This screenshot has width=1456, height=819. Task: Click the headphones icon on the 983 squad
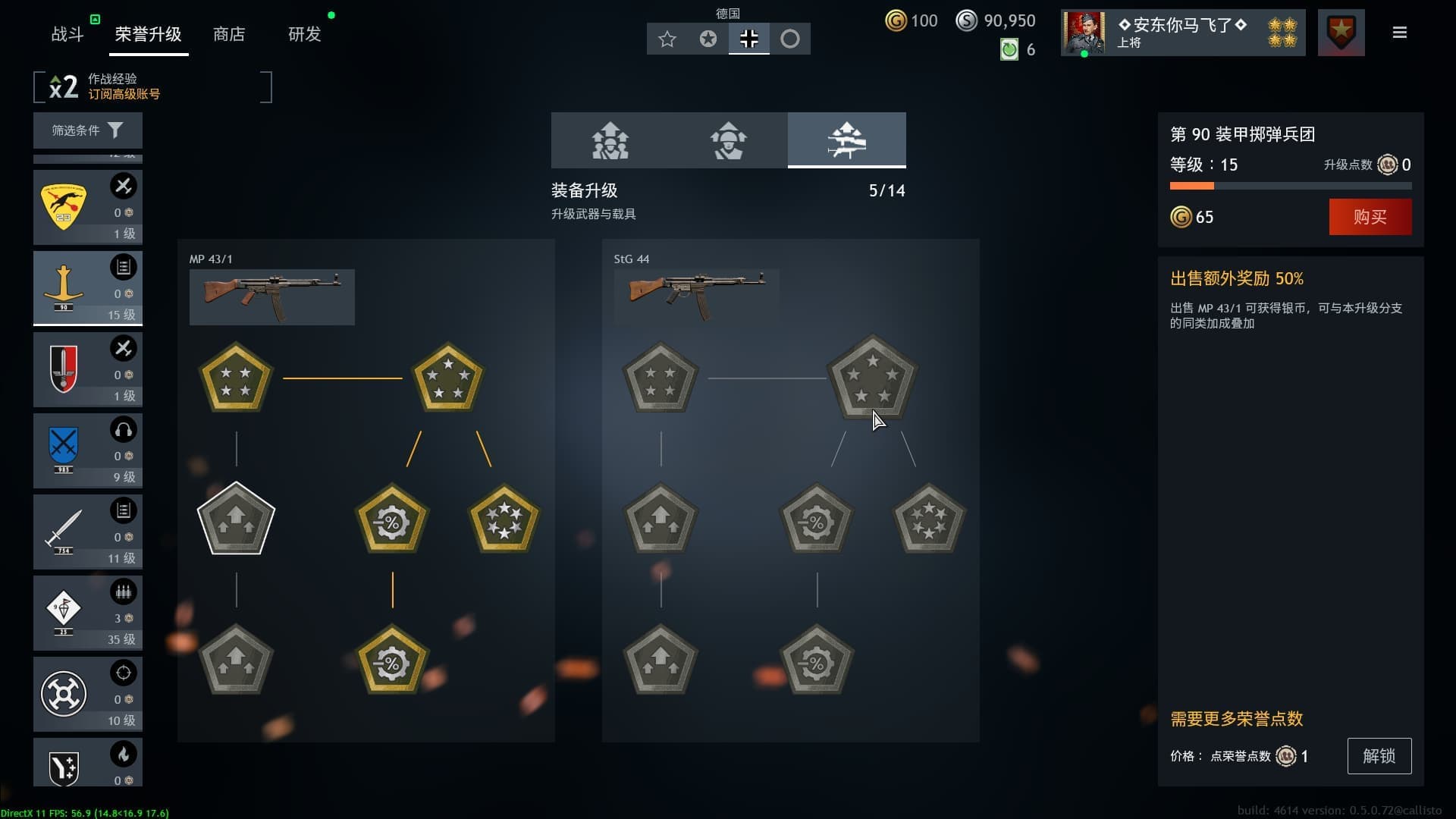pyautogui.click(x=124, y=429)
